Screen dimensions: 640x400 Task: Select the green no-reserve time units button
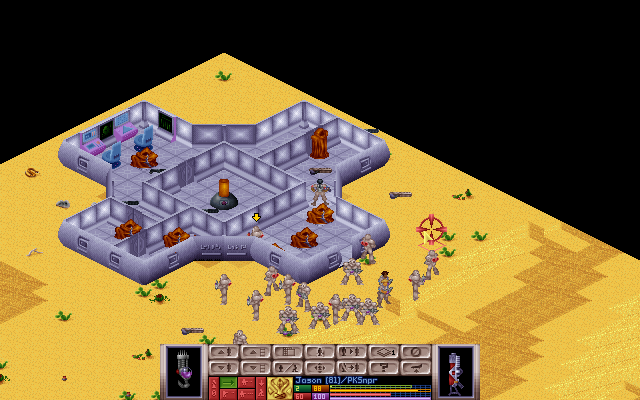pyautogui.click(x=229, y=381)
